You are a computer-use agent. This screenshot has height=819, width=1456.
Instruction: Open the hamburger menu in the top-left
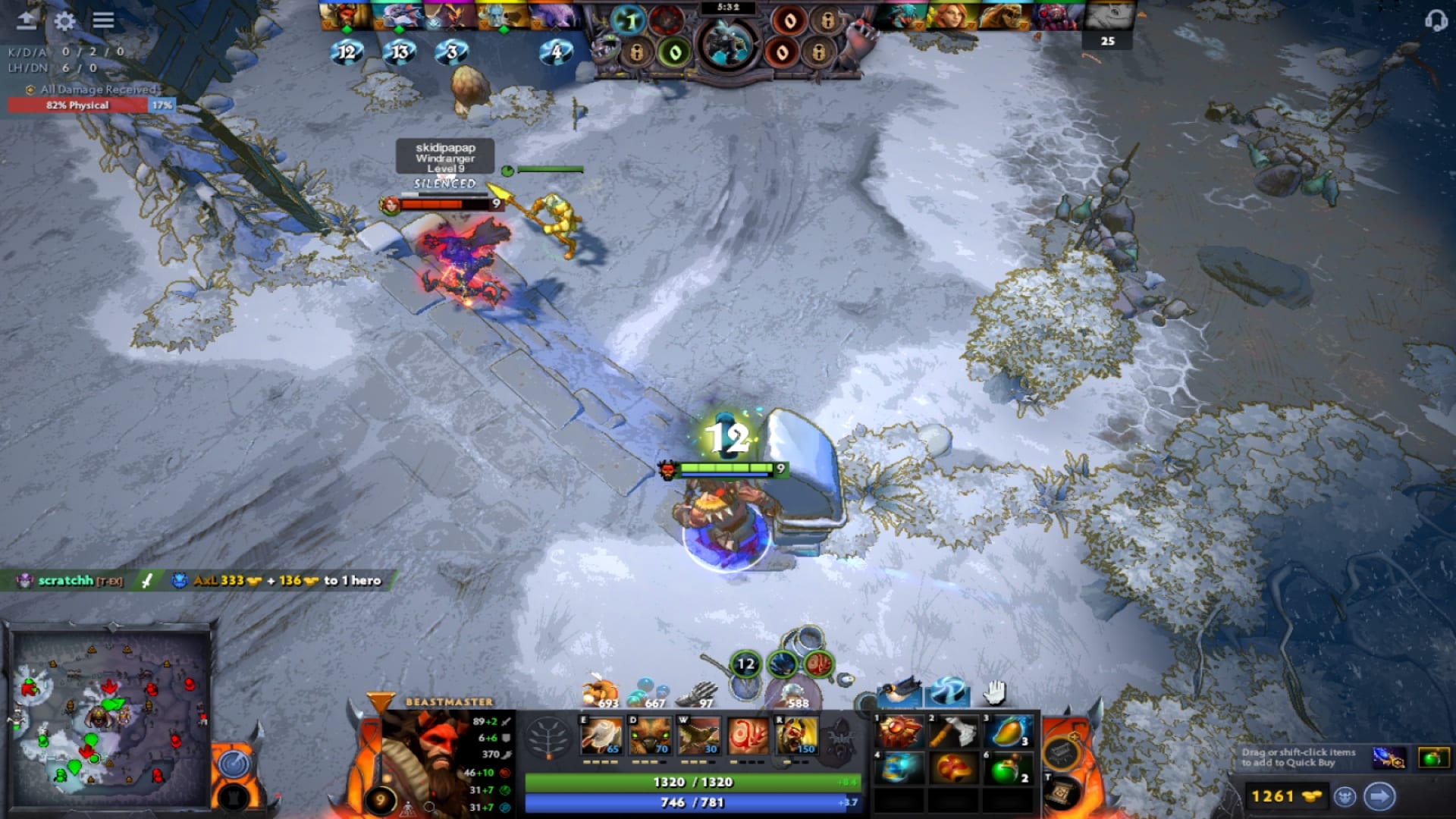pyautogui.click(x=102, y=21)
